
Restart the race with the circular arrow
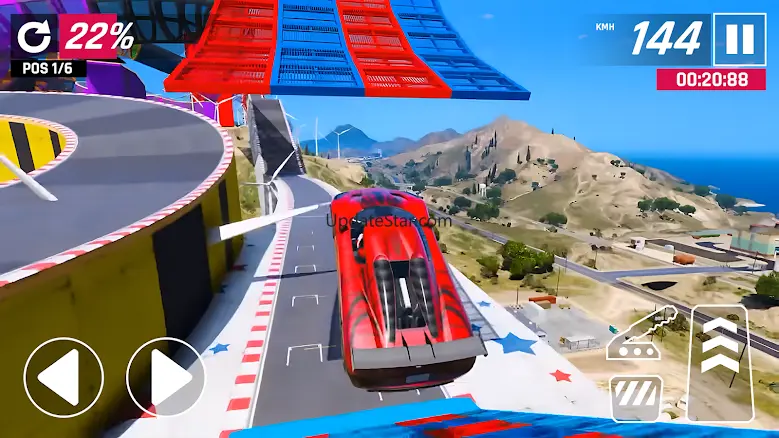click(x=35, y=37)
